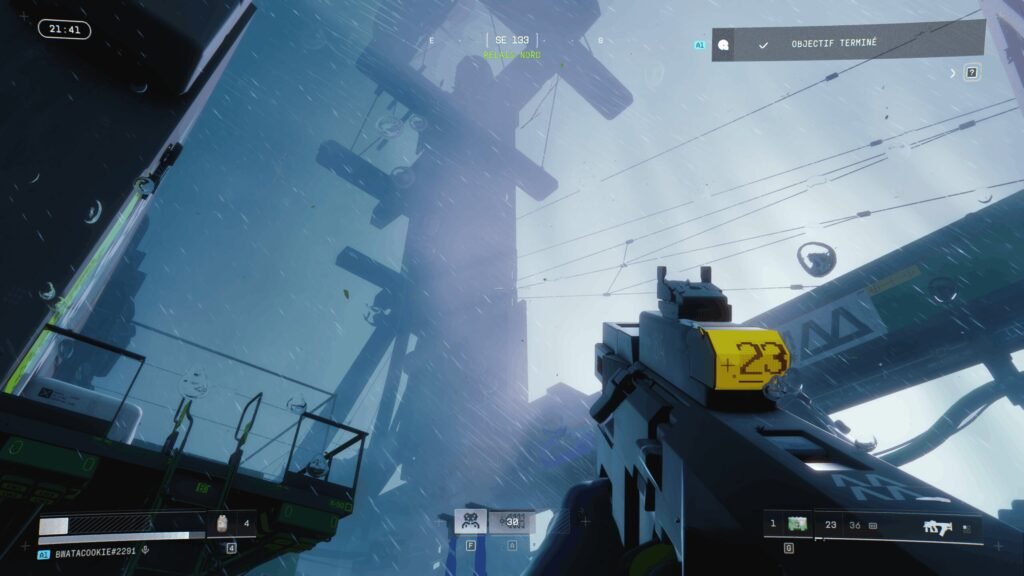Expand the objective tracker arrow

953,73
